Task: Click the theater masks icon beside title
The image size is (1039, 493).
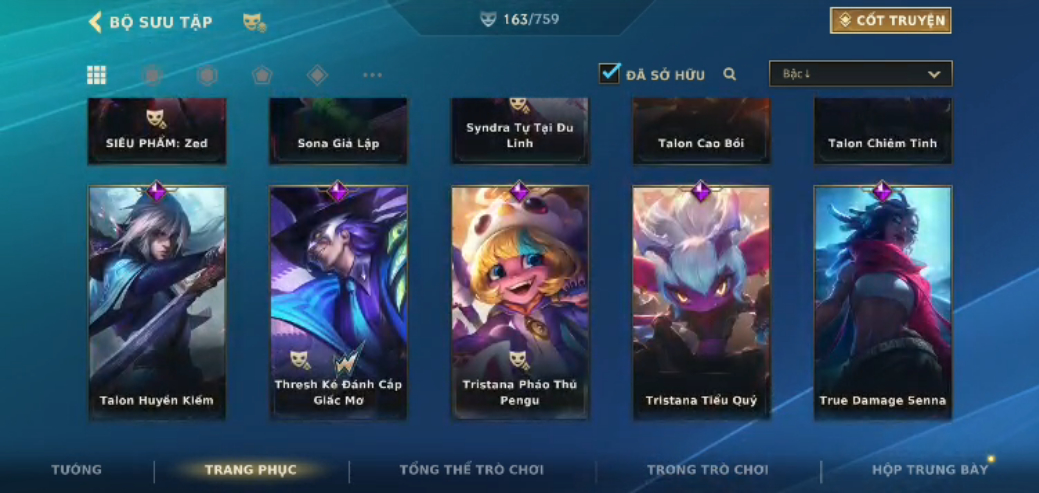Action: [x=254, y=22]
